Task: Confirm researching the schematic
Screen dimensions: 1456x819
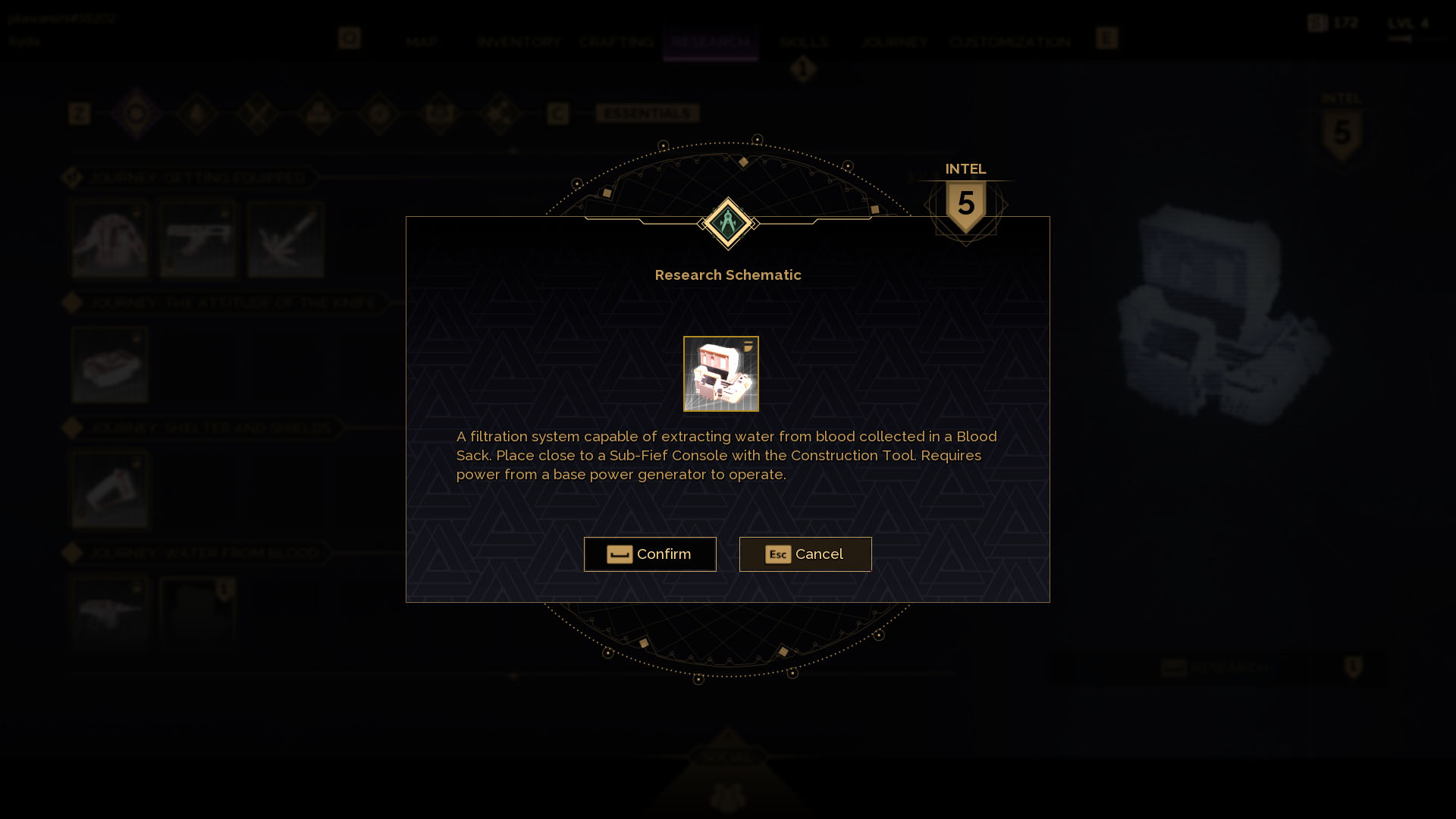Action: tap(650, 554)
